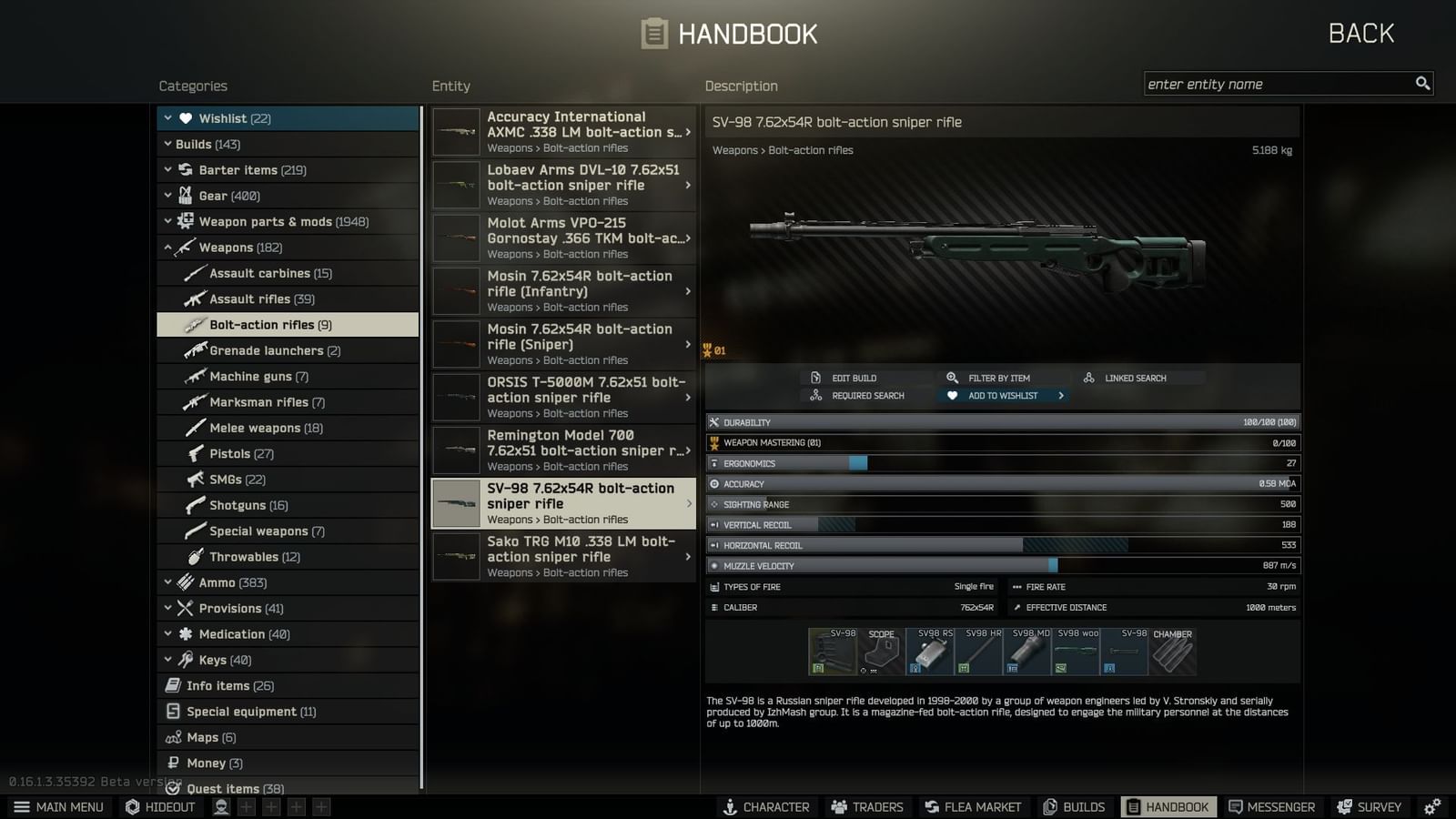Open the MESSENGER panel
This screenshot has width=1456, height=819.
(1271, 806)
